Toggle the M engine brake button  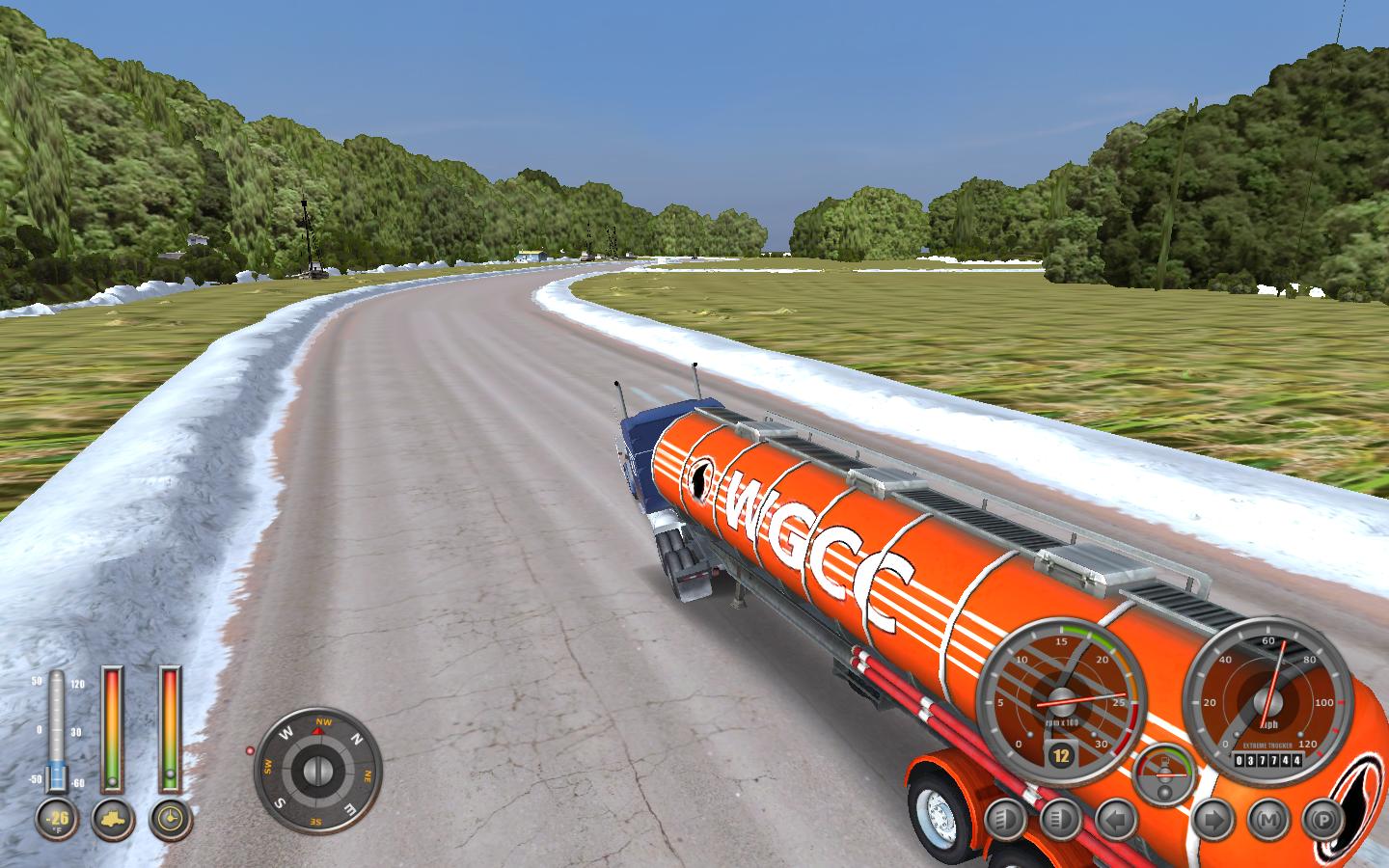[x=1268, y=821]
